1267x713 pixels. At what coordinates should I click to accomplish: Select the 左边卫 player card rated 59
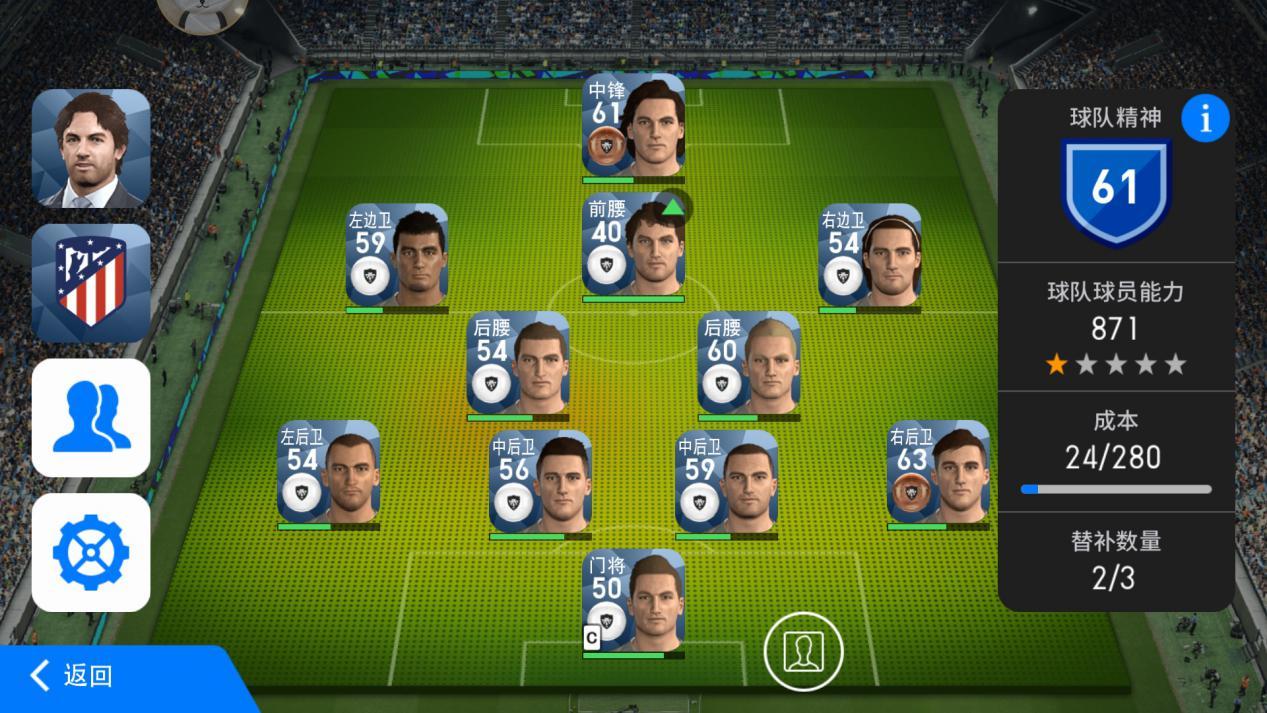coord(397,256)
